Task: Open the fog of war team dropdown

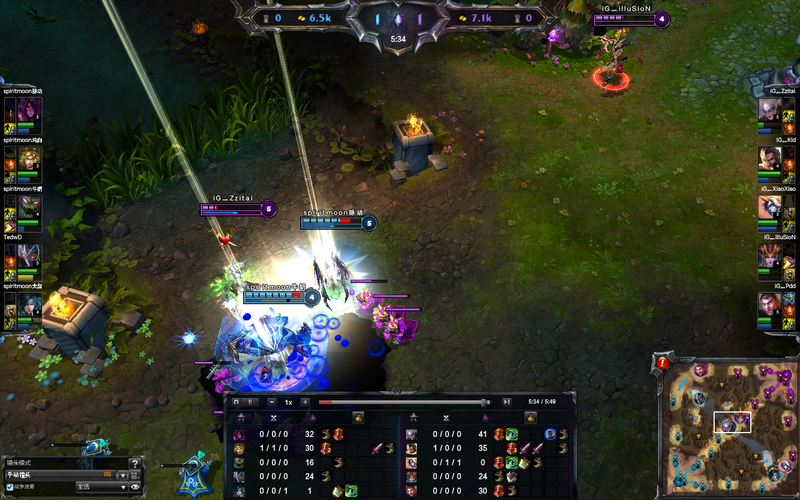Action: (100, 487)
